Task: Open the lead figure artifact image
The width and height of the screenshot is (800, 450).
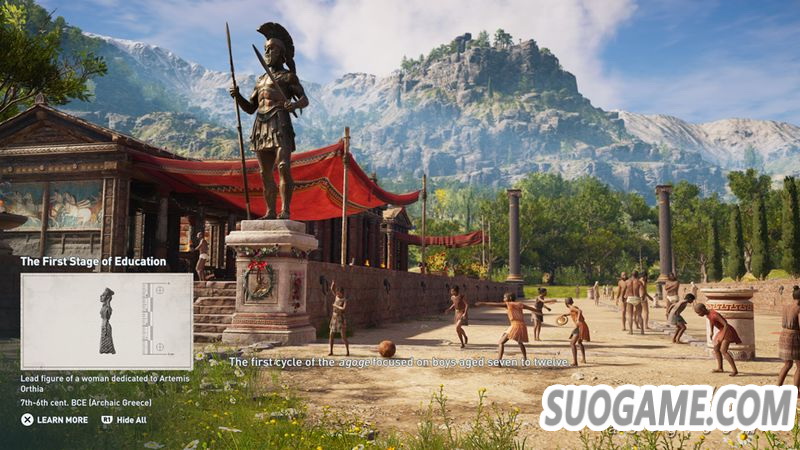Action: [107, 322]
